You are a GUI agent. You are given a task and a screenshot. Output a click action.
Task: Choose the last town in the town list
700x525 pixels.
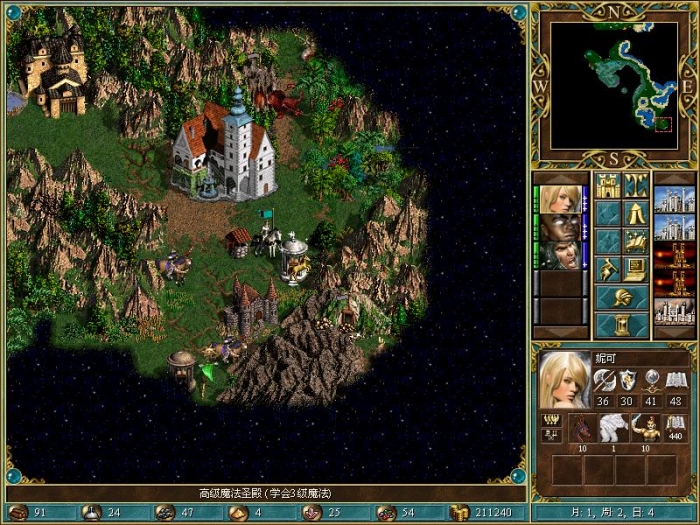pos(674,311)
